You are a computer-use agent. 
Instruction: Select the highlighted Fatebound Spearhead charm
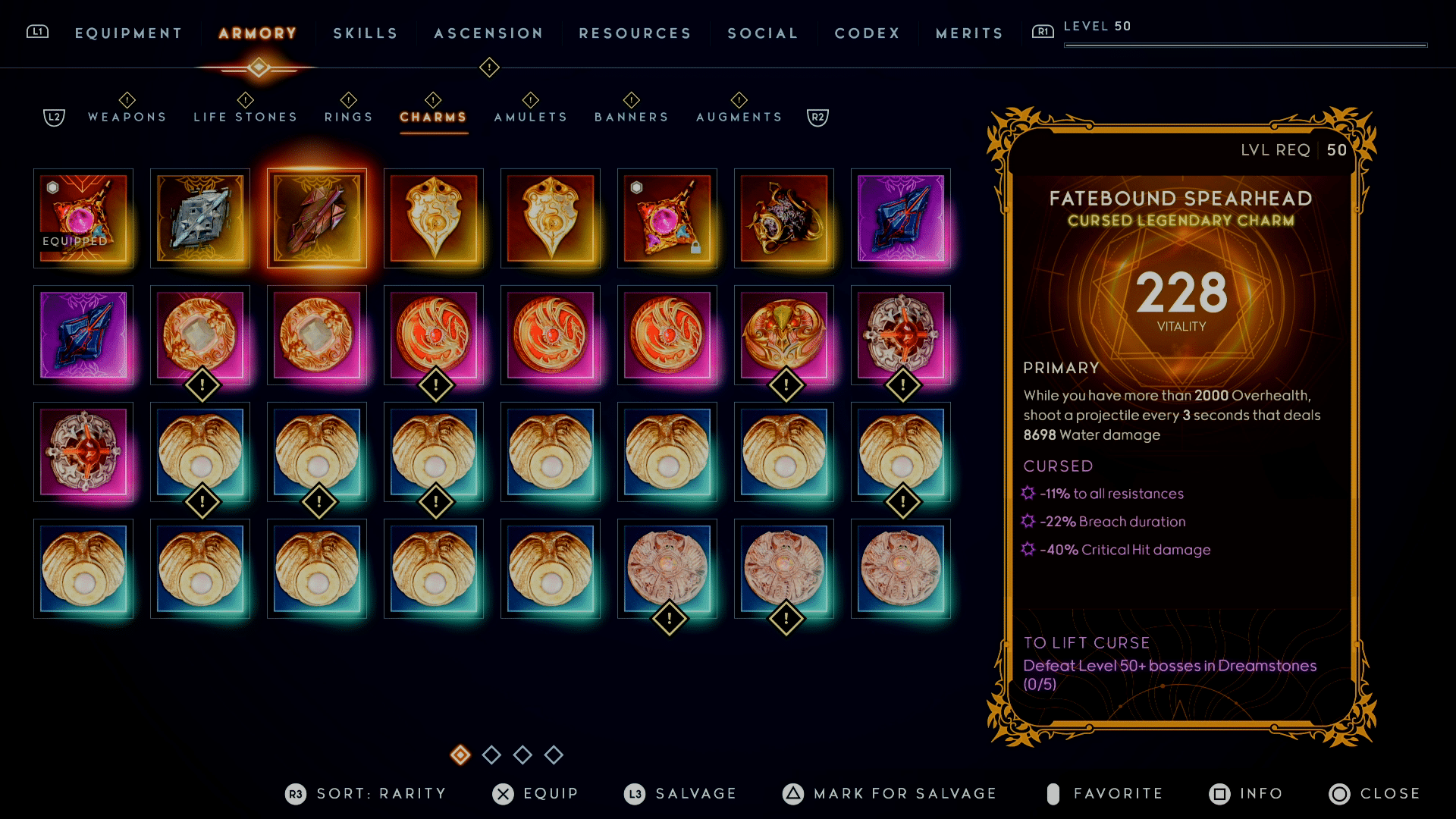316,218
